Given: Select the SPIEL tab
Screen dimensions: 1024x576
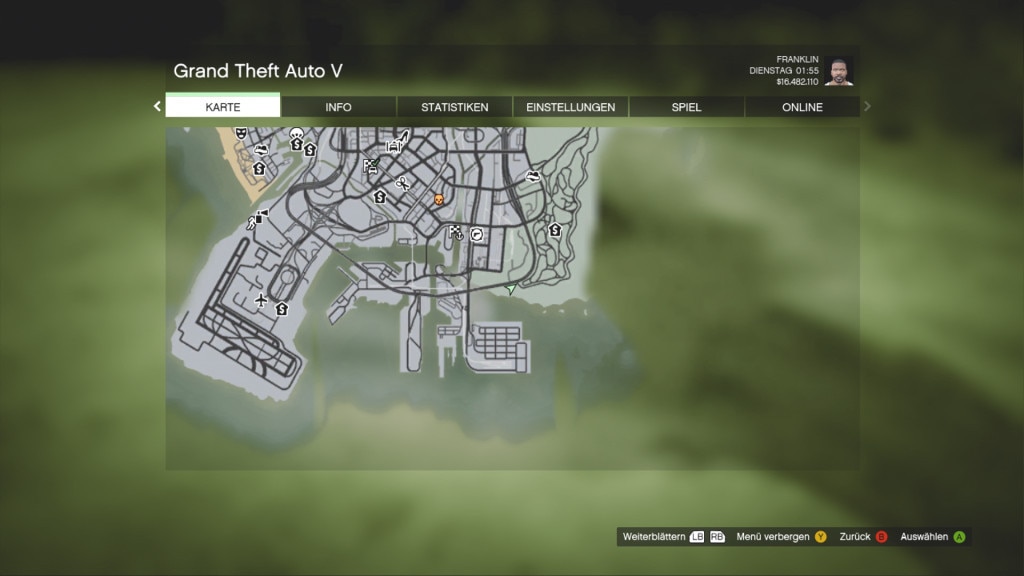Looking at the screenshot, I should [686, 107].
